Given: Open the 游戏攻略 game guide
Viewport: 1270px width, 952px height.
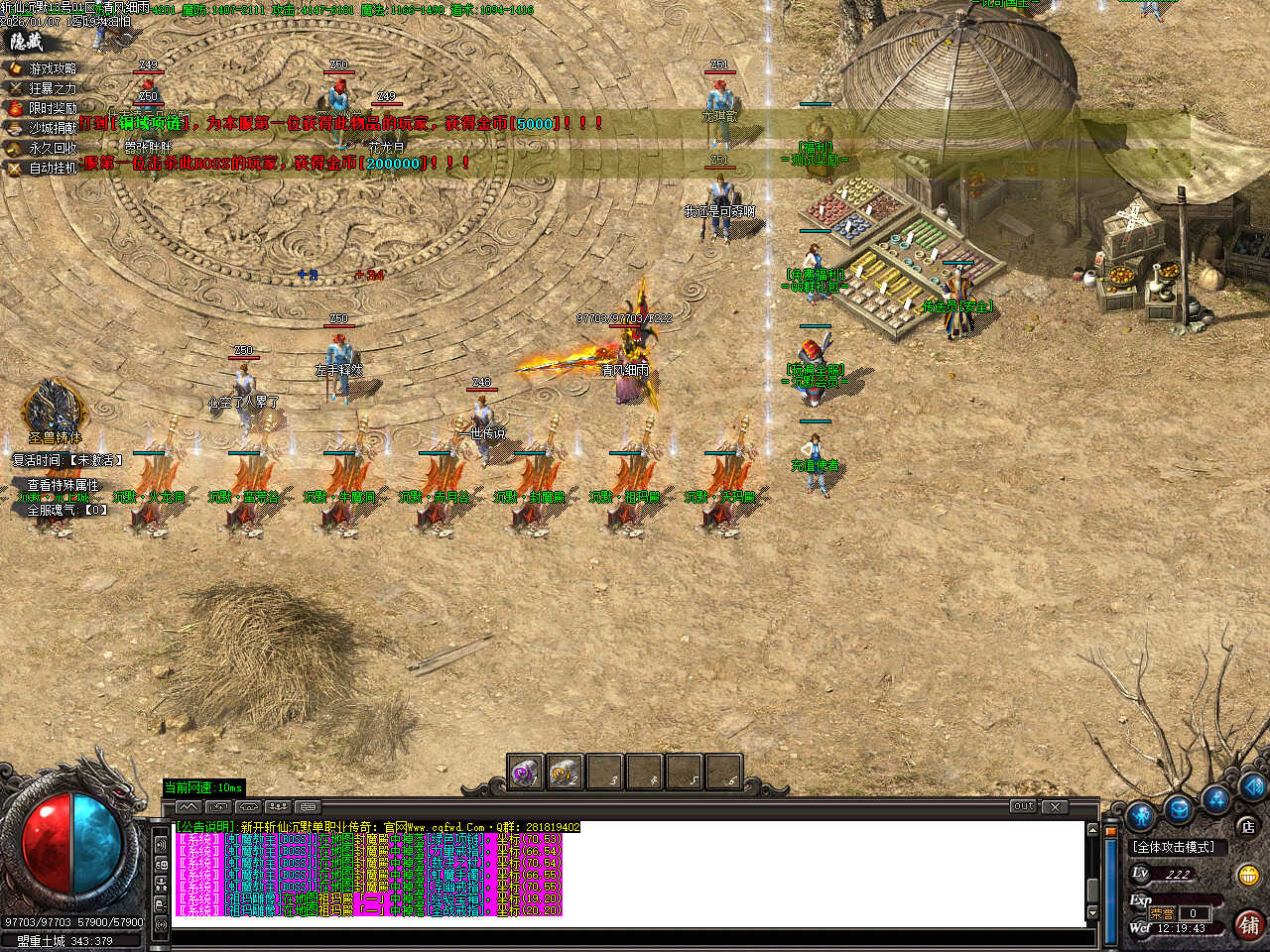Looking at the screenshot, I should click(x=52, y=68).
